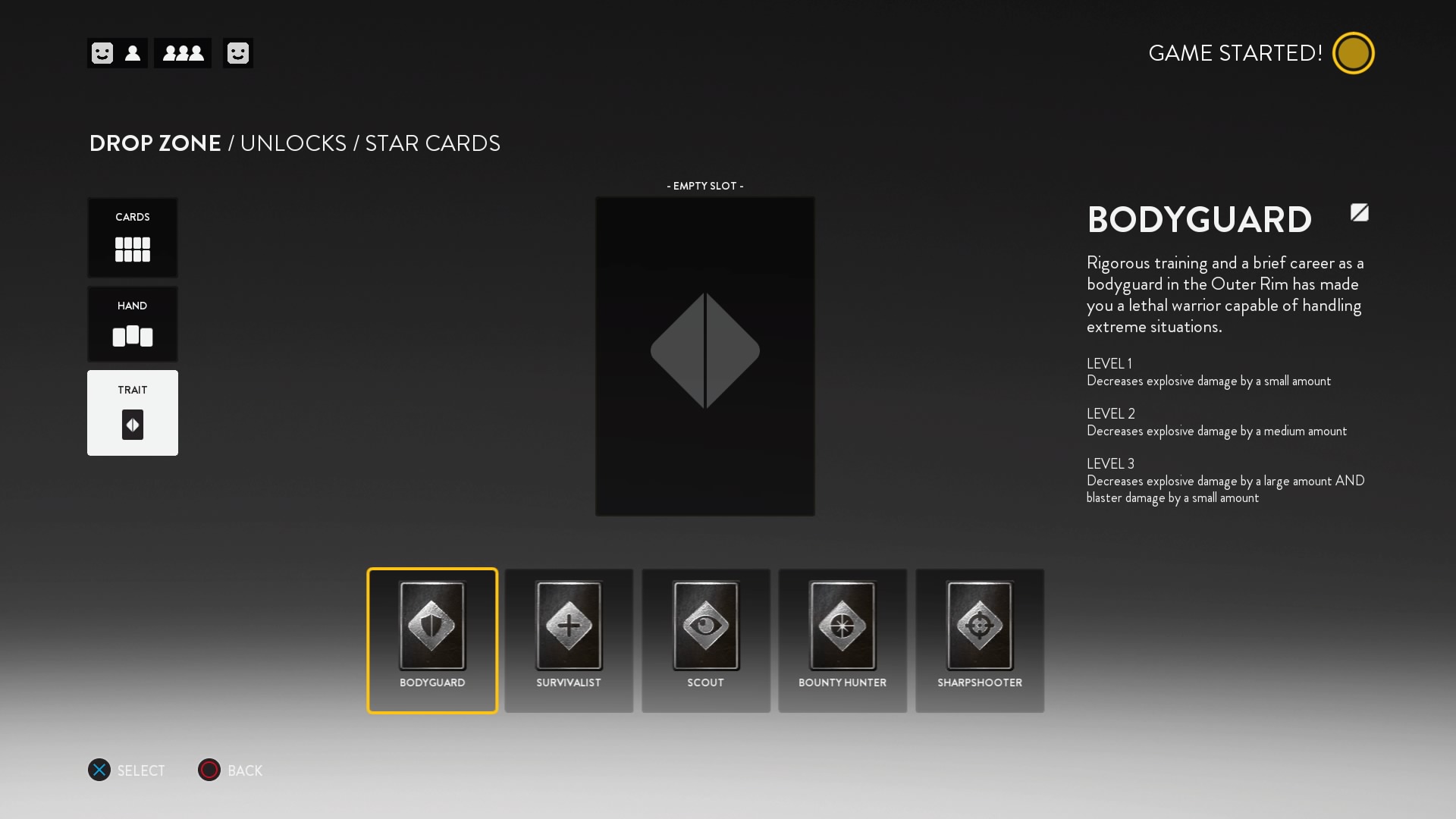The width and height of the screenshot is (1456, 819).
Task: Select the Bounty Hunter trait card
Action: point(843,641)
